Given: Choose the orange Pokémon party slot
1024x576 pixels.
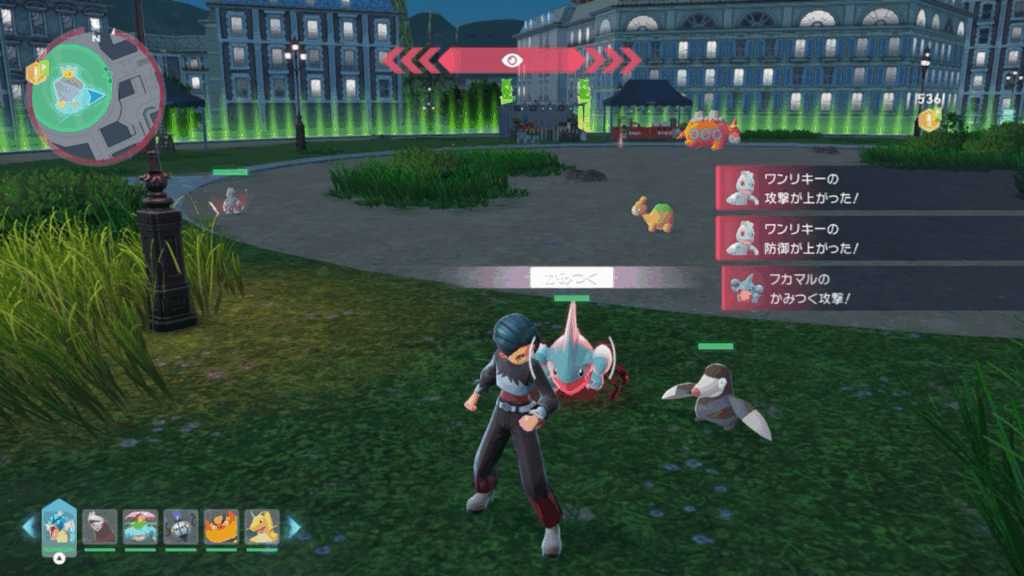Looking at the screenshot, I should (x=221, y=527).
